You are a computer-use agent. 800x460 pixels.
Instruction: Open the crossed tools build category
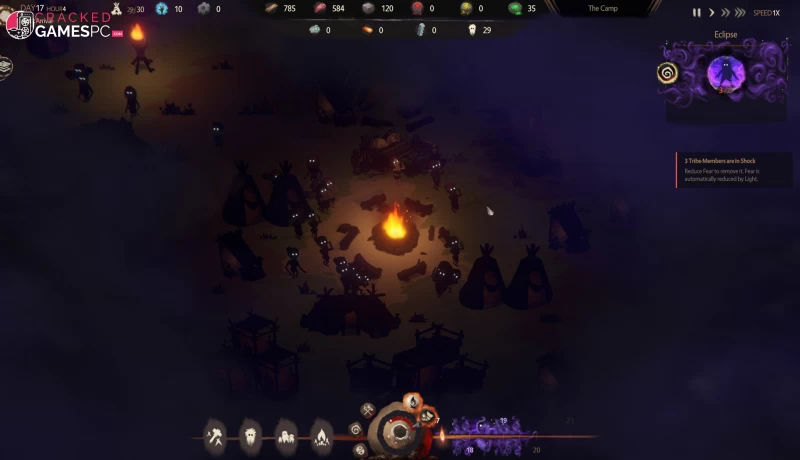tap(215, 435)
